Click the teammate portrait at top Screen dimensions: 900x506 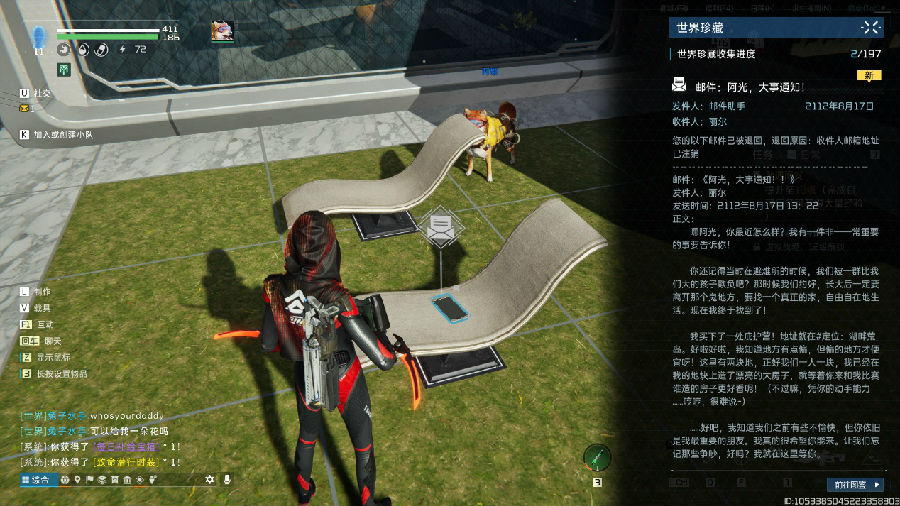(x=222, y=31)
